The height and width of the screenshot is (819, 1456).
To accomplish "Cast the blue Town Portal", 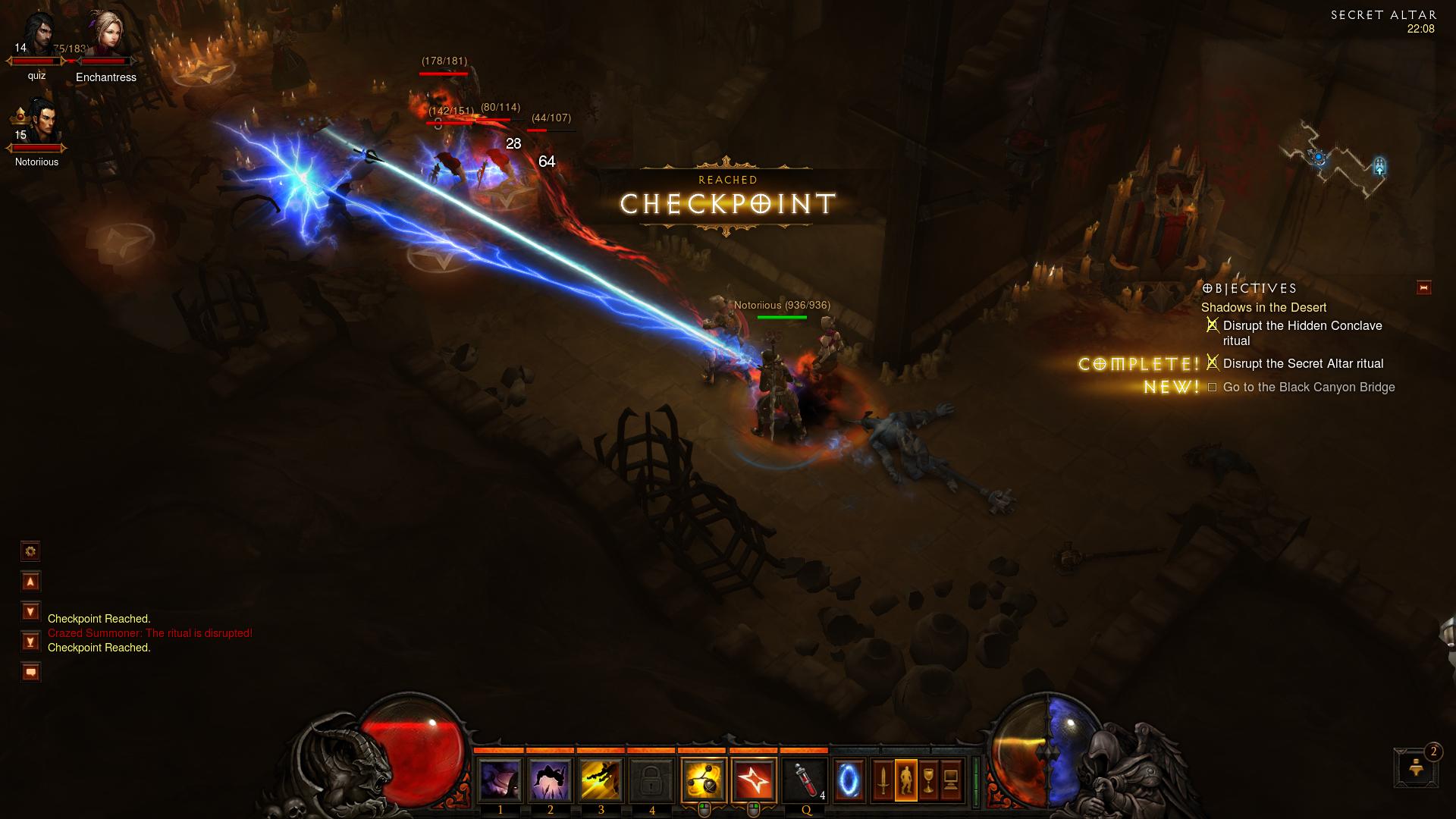I will point(849,780).
